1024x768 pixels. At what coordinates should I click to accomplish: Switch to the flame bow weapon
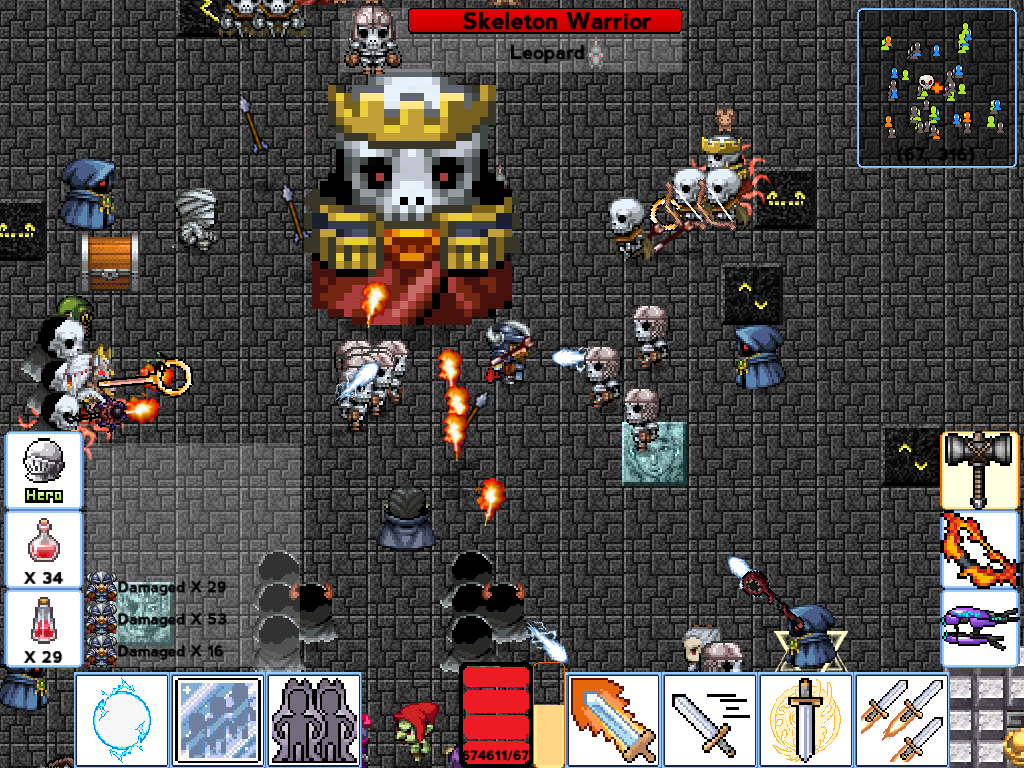(x=980, y=549)
